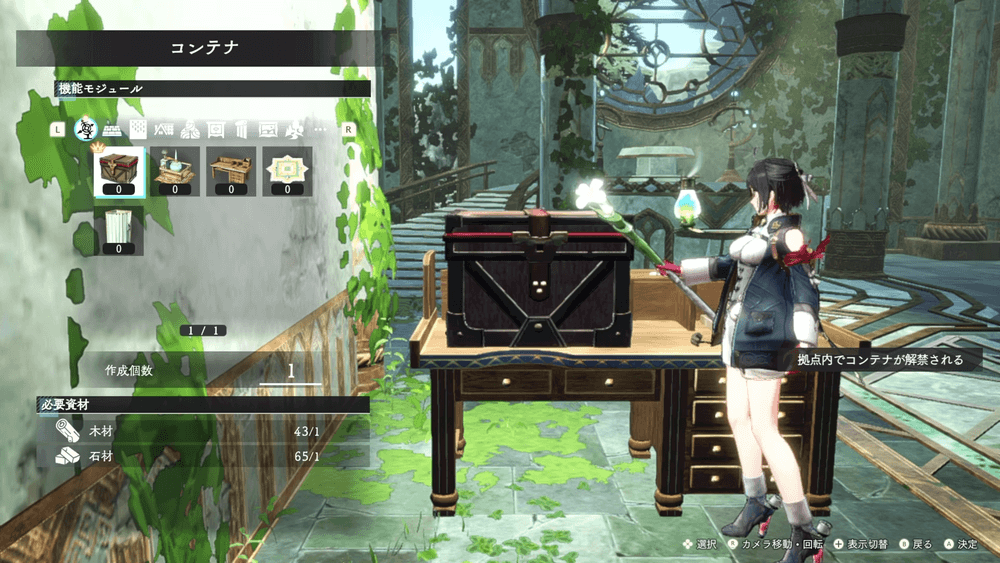Viewport: 1000px width, 563px height.
Task: Open the dotted wallpaper panel category tab
Action: pyautogui.click(x=138, y=130)
